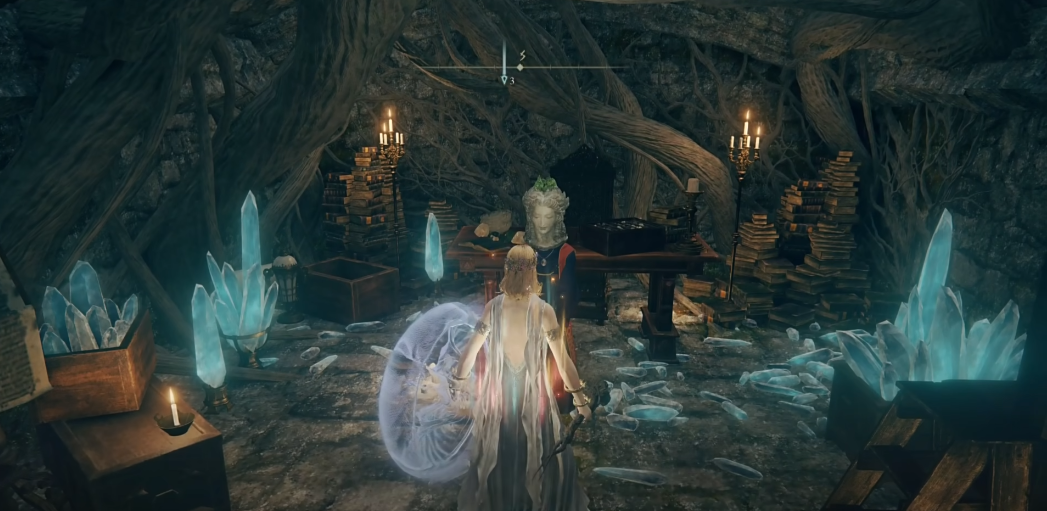
Task: Select the south diamond marker on the compass
Action: coord(520,67)
